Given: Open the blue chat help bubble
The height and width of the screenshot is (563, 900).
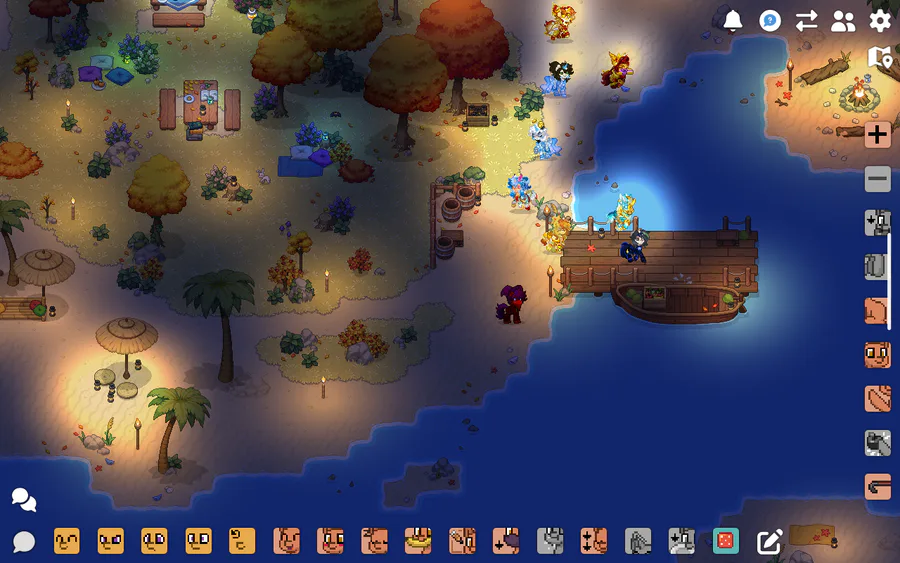Looking at the screenshot, I should (770, 21).
